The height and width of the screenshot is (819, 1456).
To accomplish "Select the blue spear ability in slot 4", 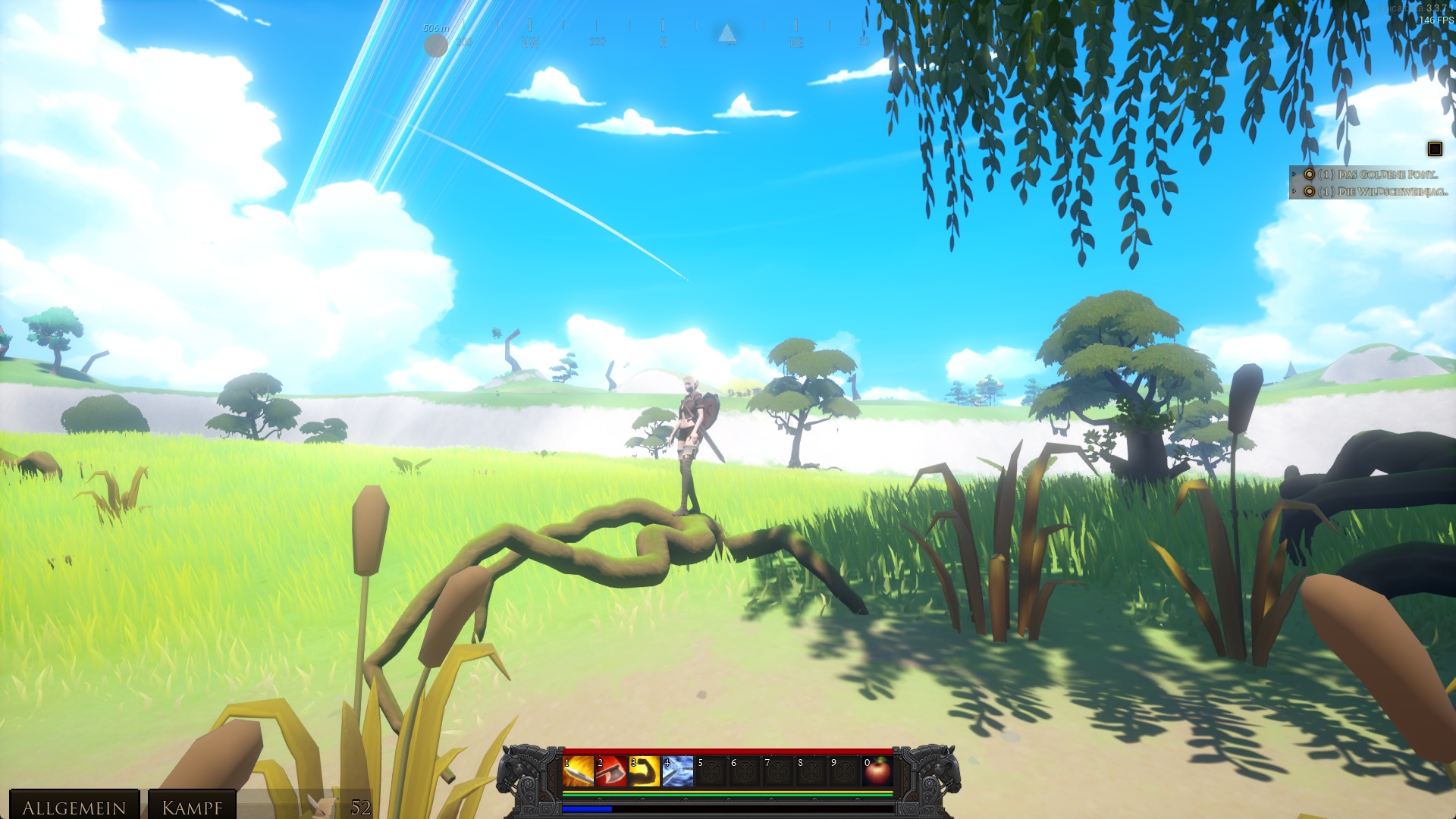I will pos(678,771).
